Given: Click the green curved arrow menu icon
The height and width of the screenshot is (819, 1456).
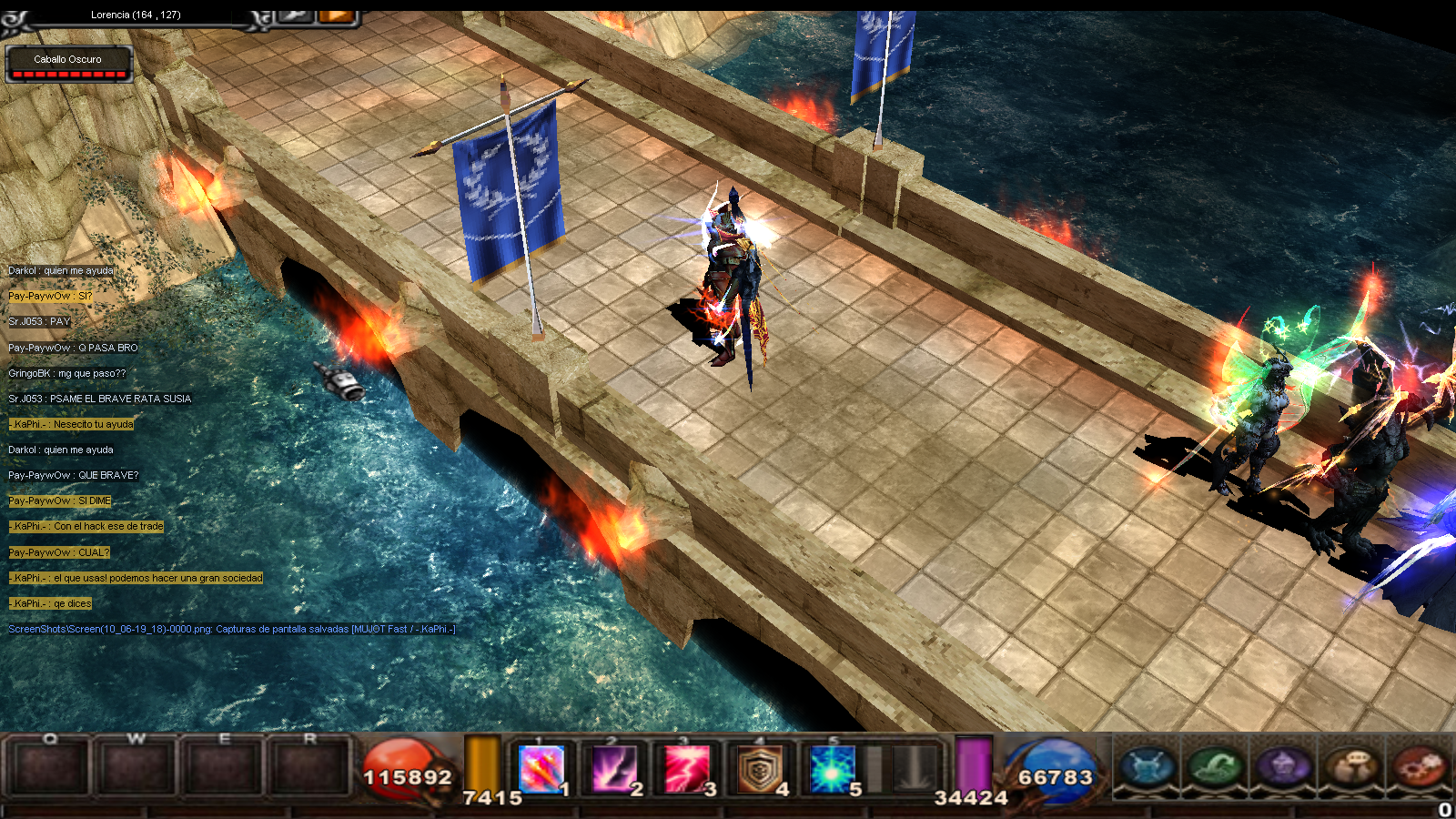Looking at the screenshot, I should pyautogui.click(x=1216, y=766).
